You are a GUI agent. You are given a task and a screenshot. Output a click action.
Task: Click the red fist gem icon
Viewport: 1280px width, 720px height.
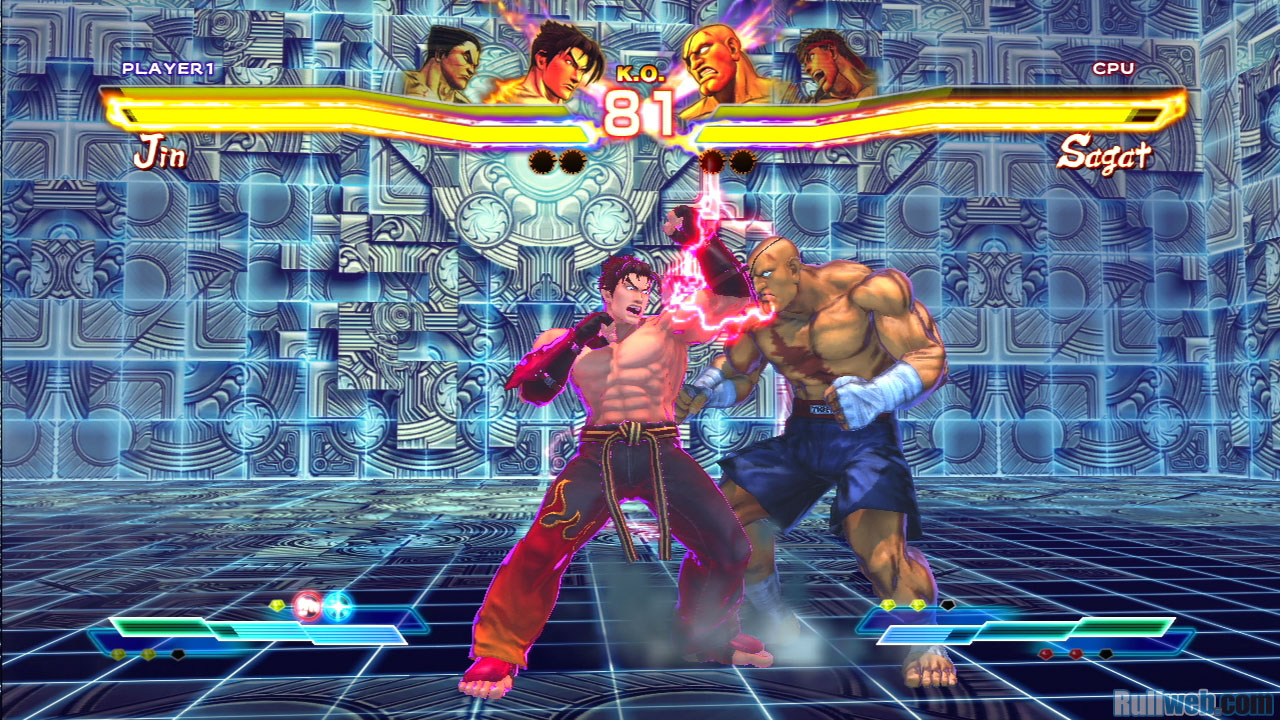click(x=307, y=605)
